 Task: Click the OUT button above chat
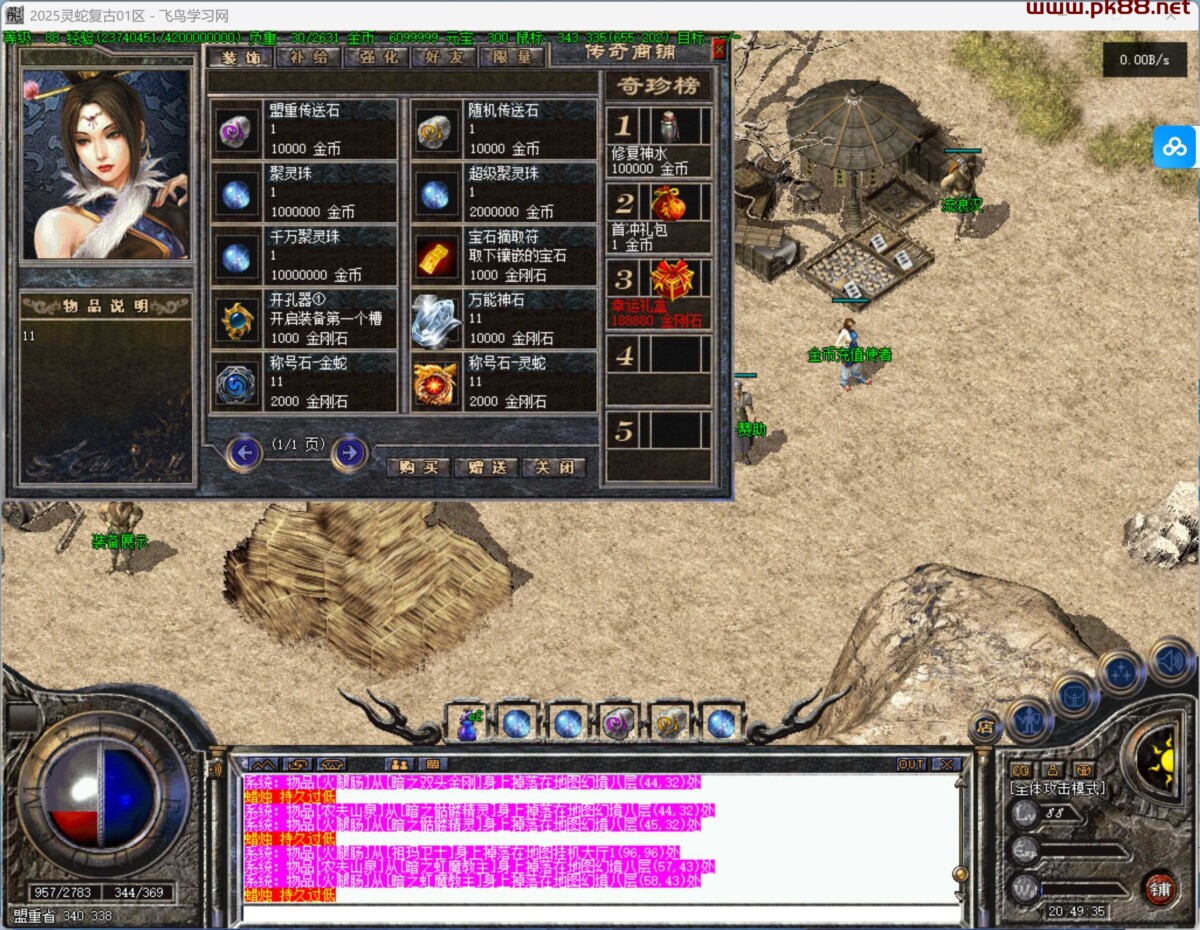click(911, 764)
